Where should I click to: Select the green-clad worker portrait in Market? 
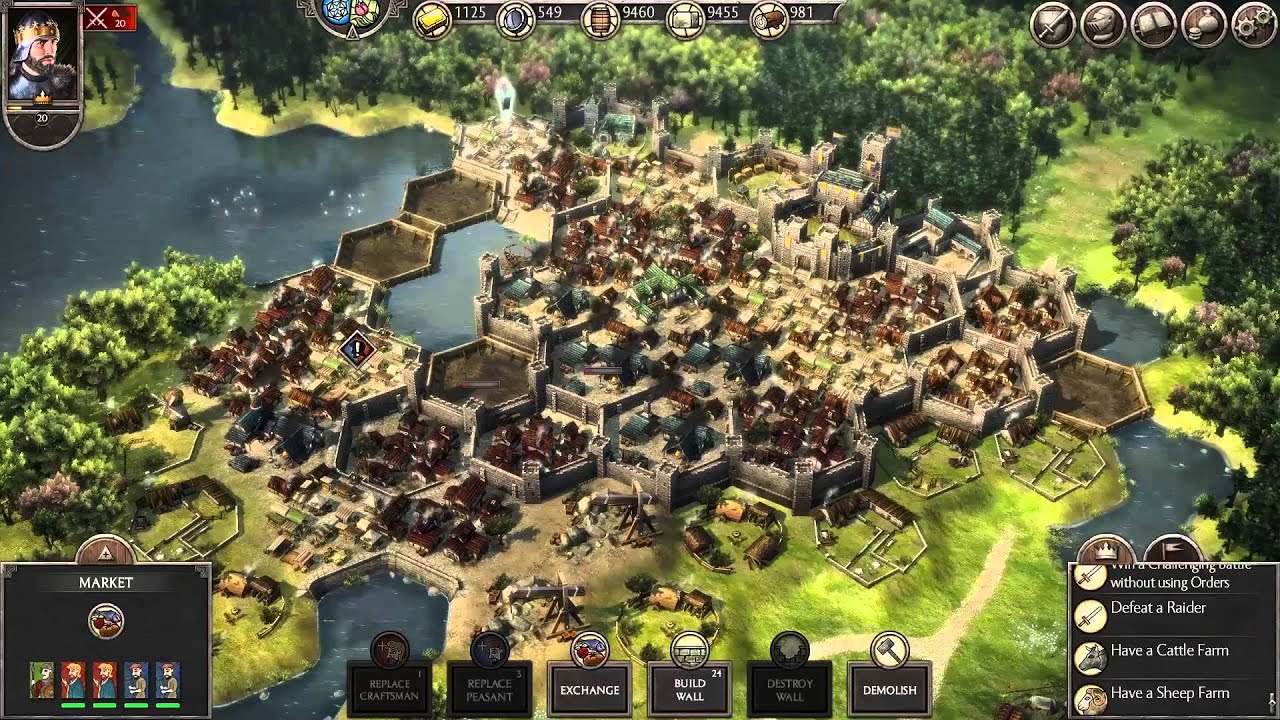pyautogui.click(x=42, y=681)
